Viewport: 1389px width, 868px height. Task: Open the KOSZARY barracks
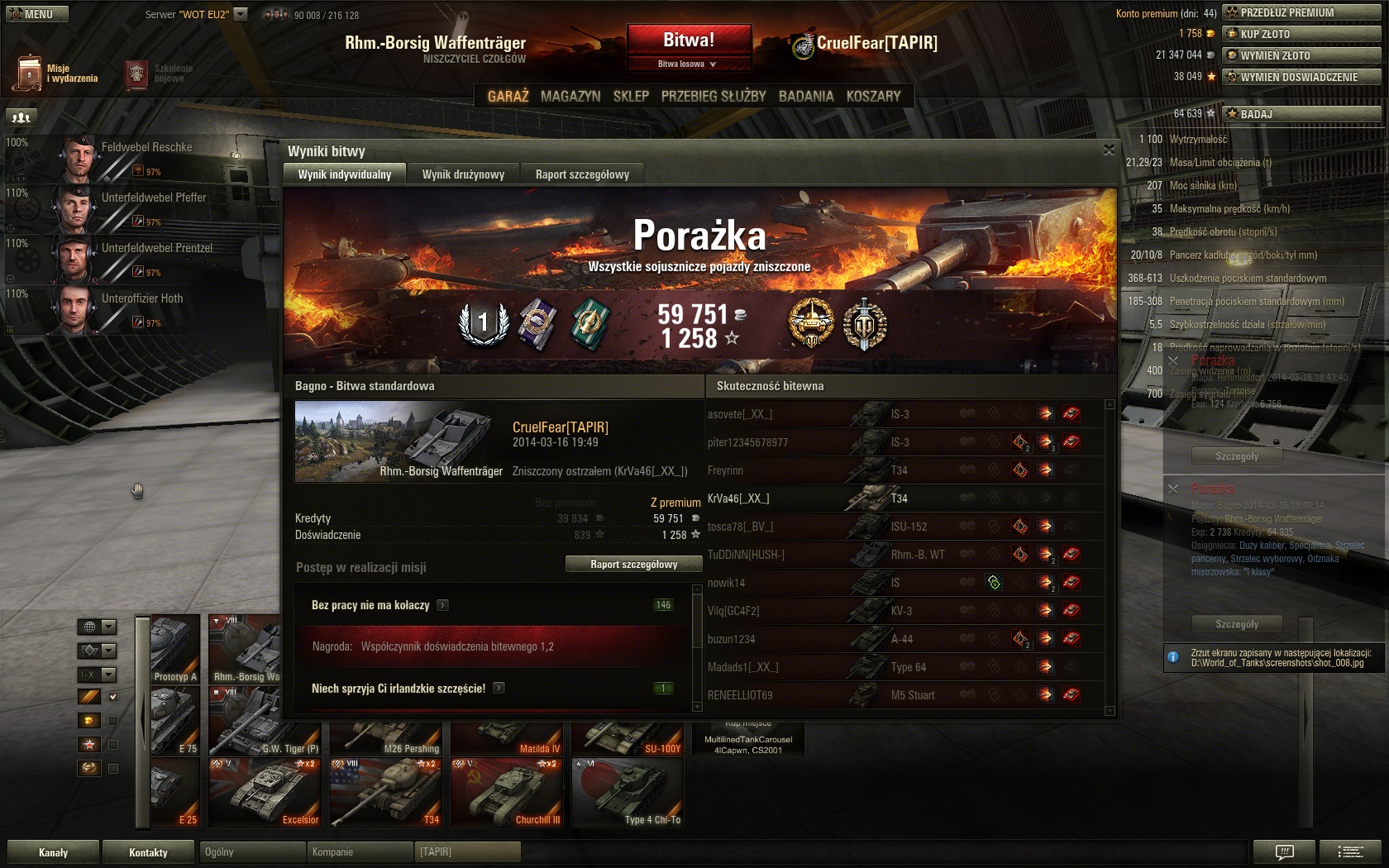873,96
